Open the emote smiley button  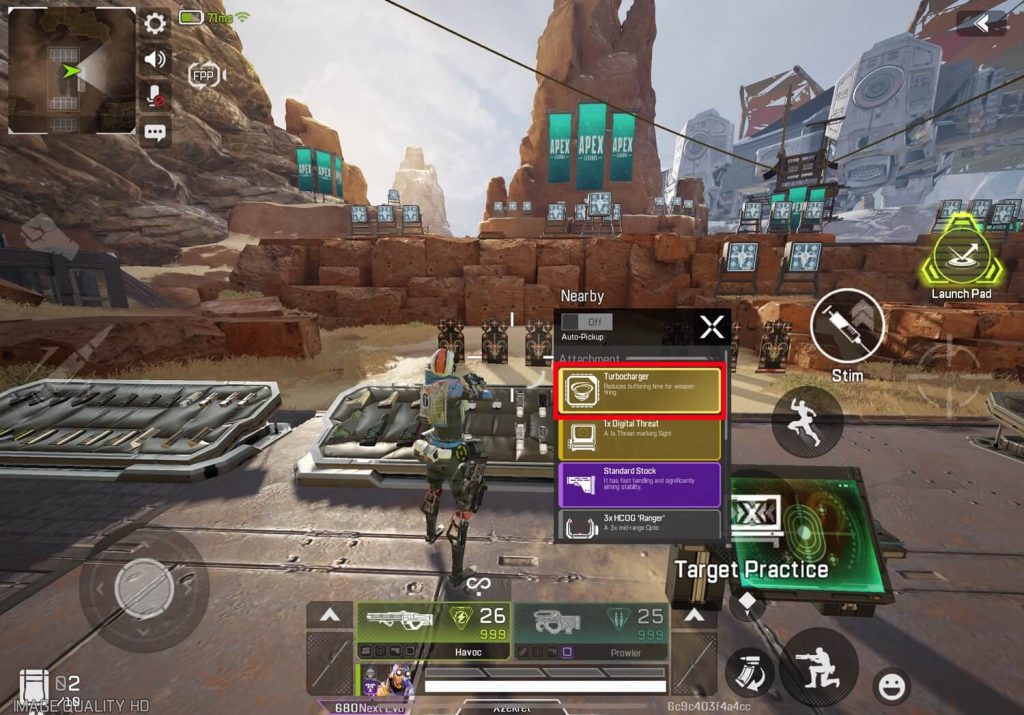(890, 686)
